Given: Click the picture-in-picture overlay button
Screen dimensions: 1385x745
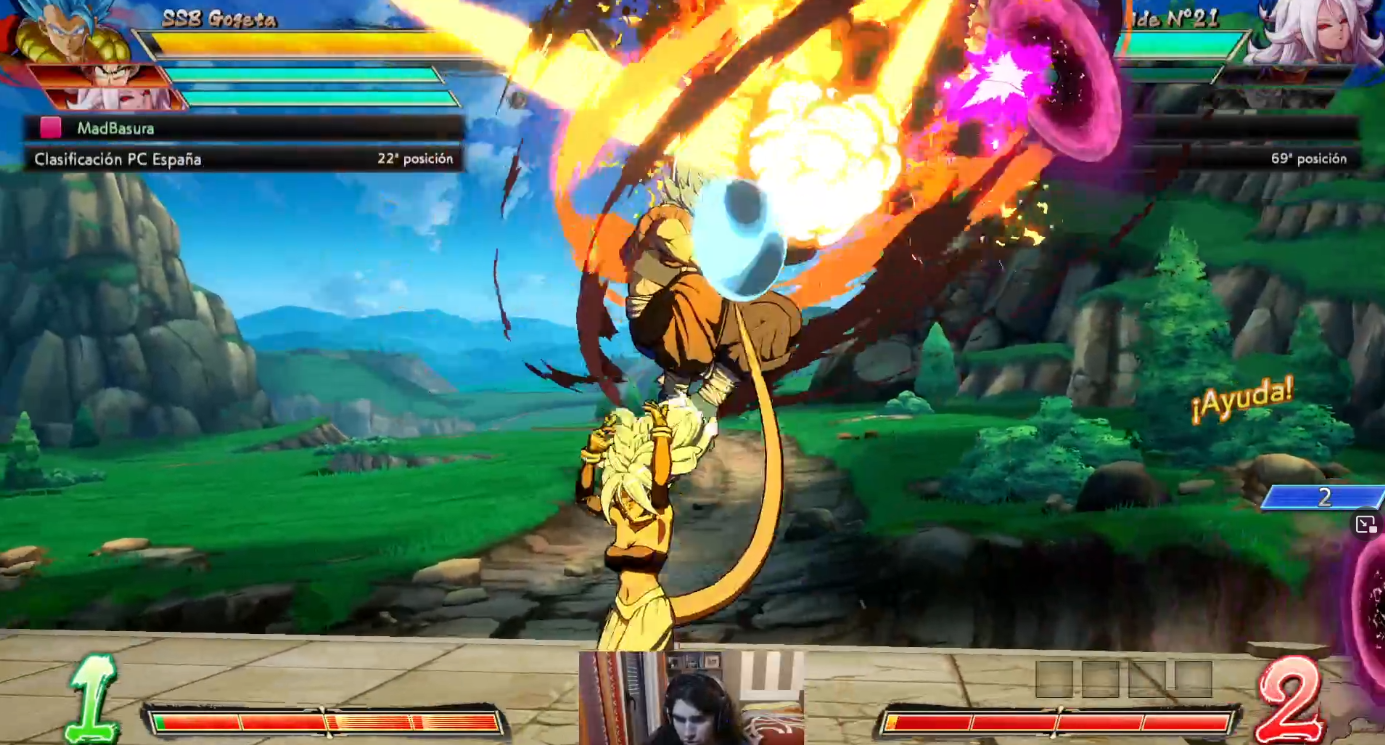Looking at the screenshot, I should click(1366, 525).
